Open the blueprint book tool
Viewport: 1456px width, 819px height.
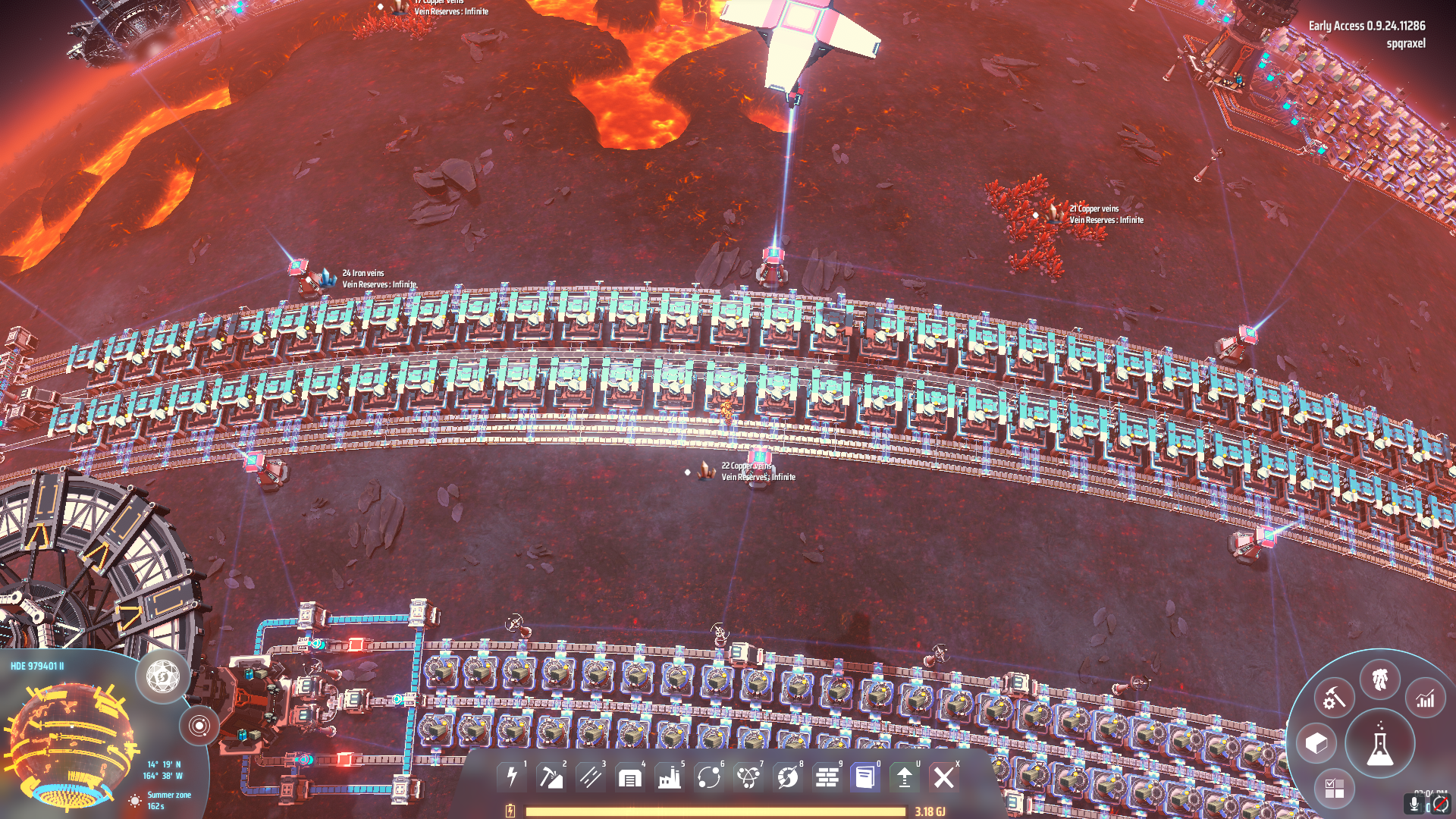tap(865, 777)
